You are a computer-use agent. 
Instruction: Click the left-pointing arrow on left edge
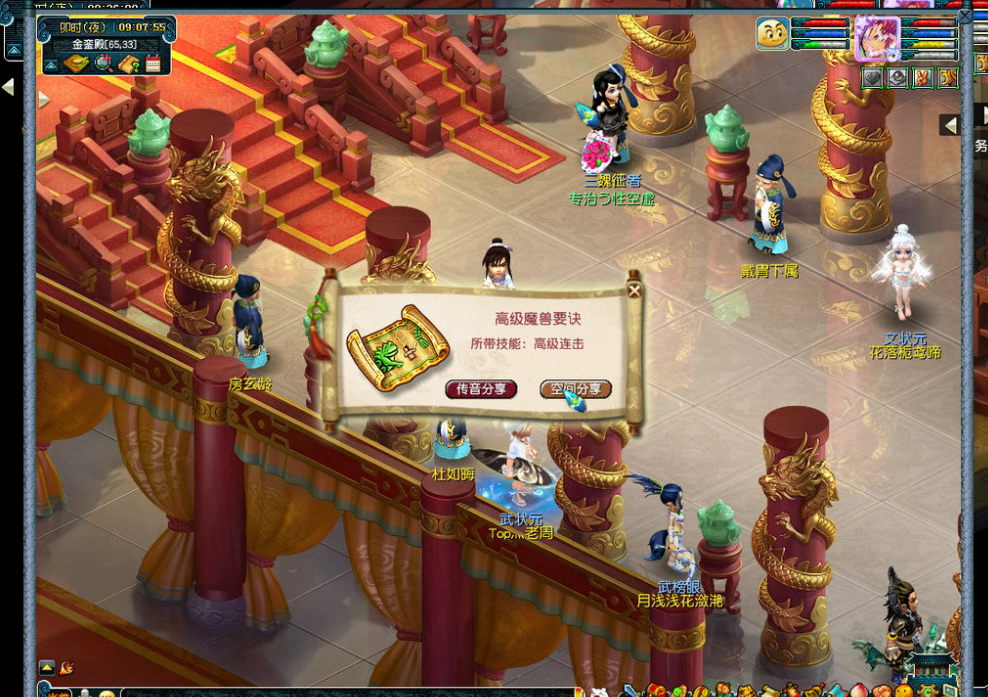point(8,88)
